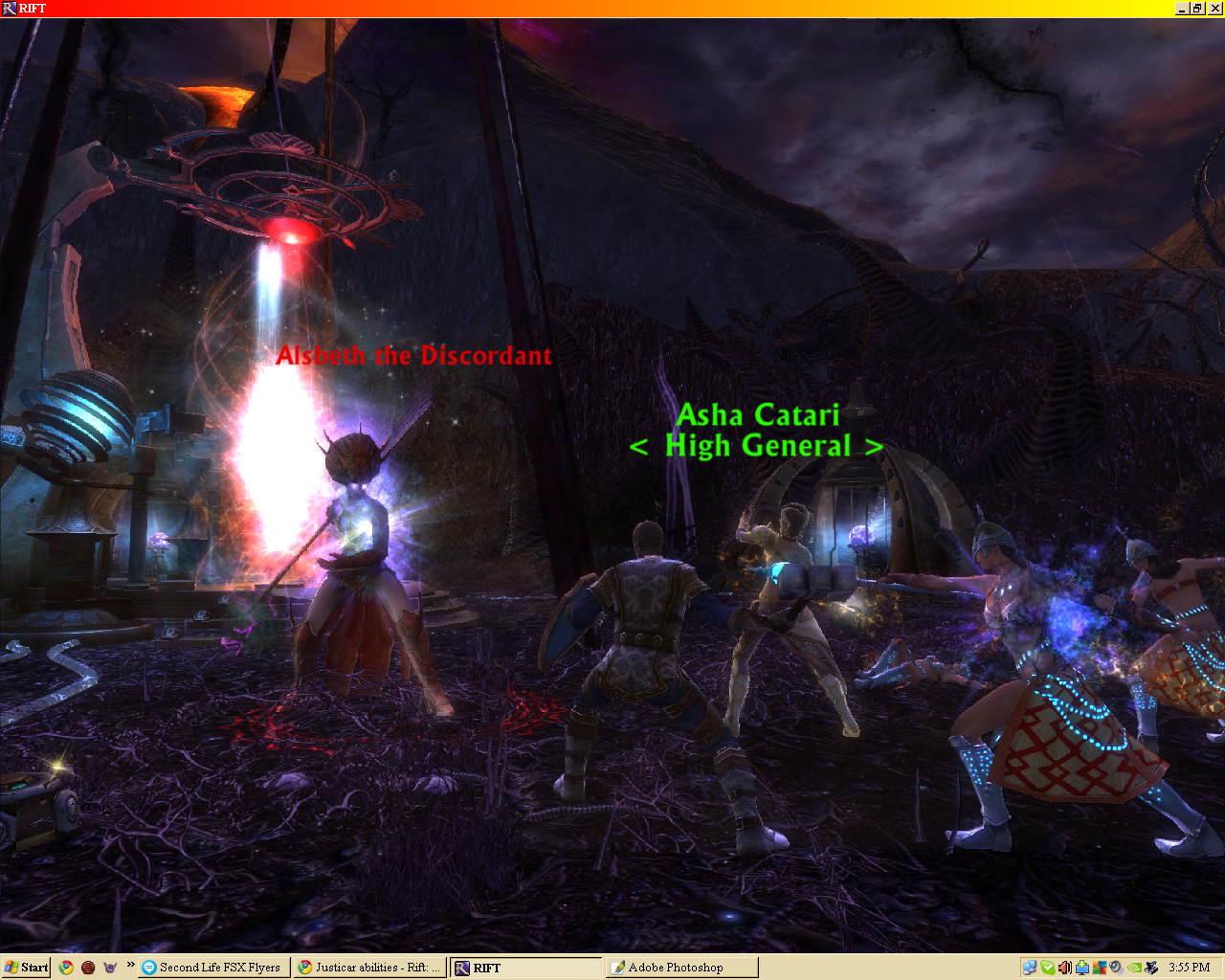Click the active RIFT taskbar button
Image resolution: width=1225 pixels, height=980 pixels.
pyautogui.click(x=524, y=967)
